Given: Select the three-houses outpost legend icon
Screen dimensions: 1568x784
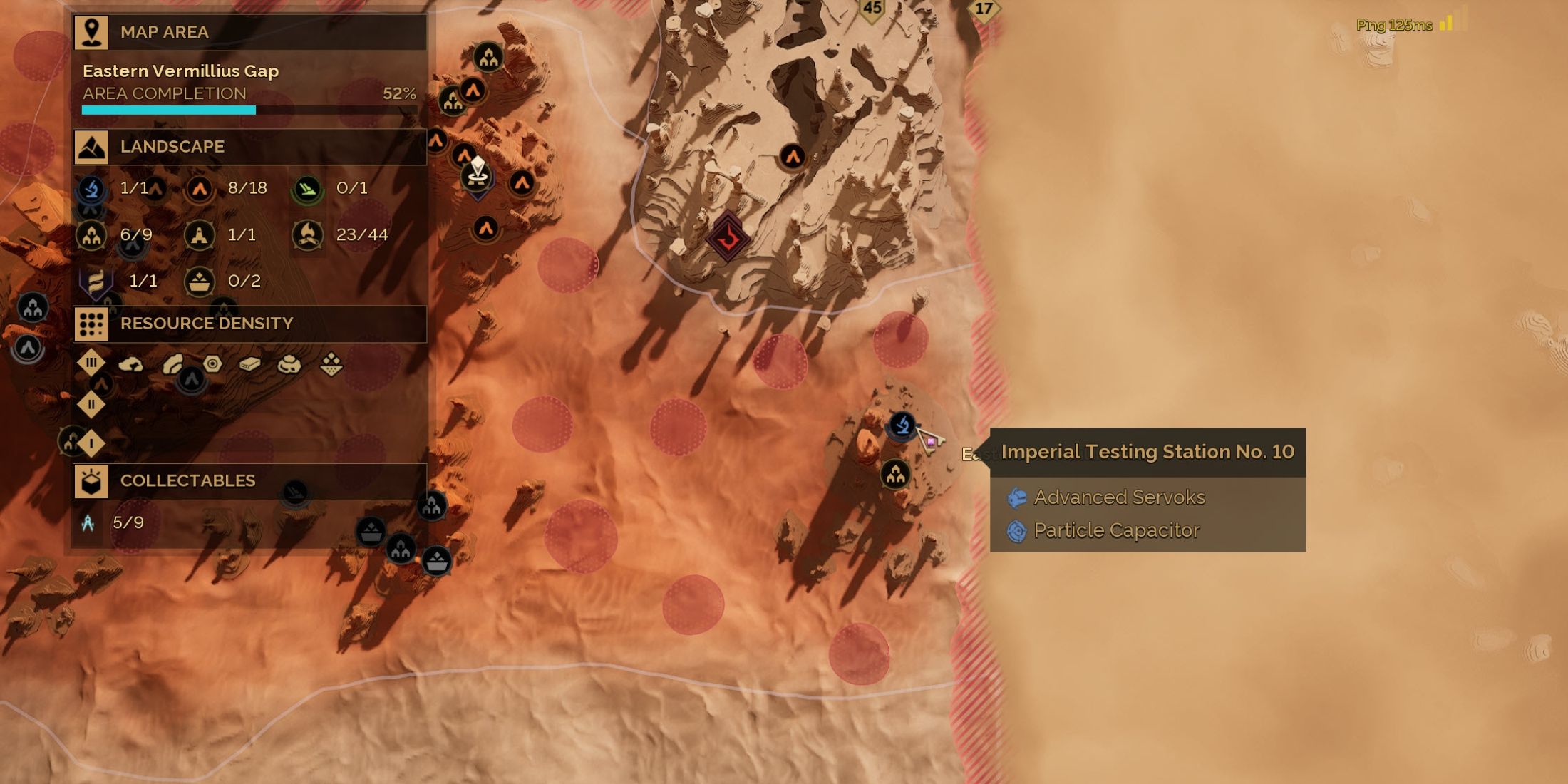Looking at the screenshot, I should [x=91, y=235].
